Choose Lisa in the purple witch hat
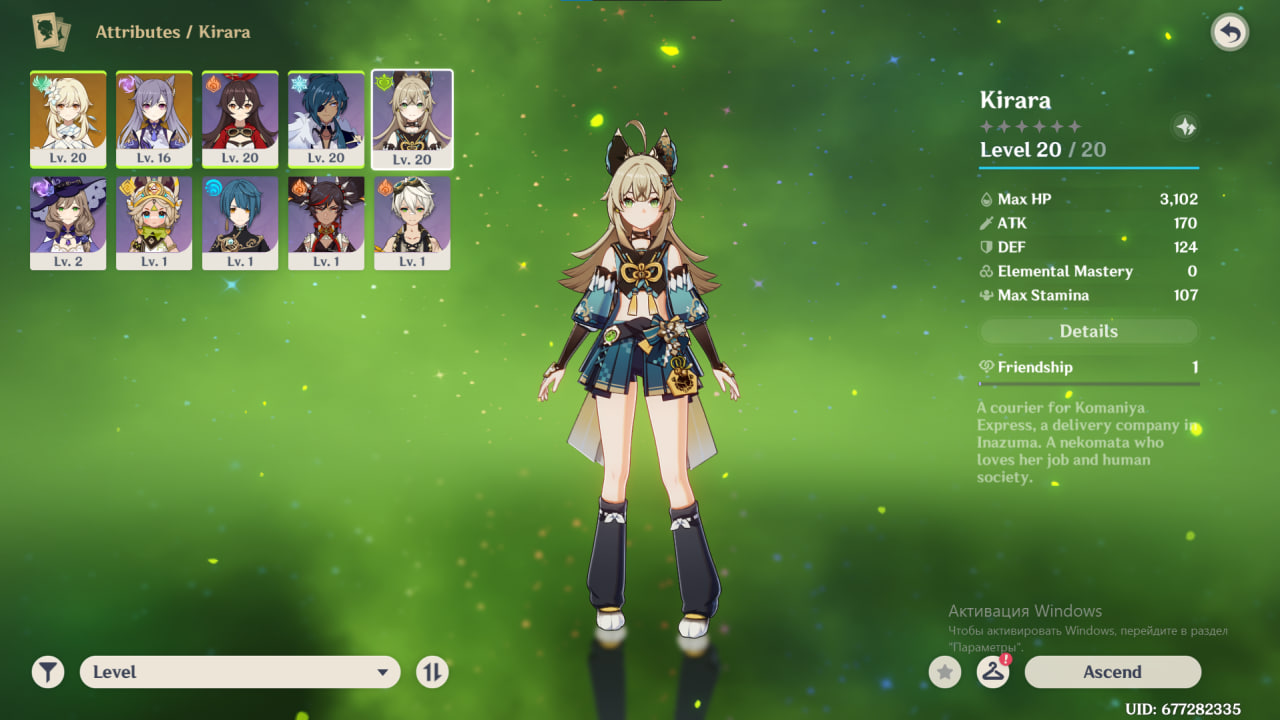The height and width of the screenshot is (720, 1280). tap(68, 223)
